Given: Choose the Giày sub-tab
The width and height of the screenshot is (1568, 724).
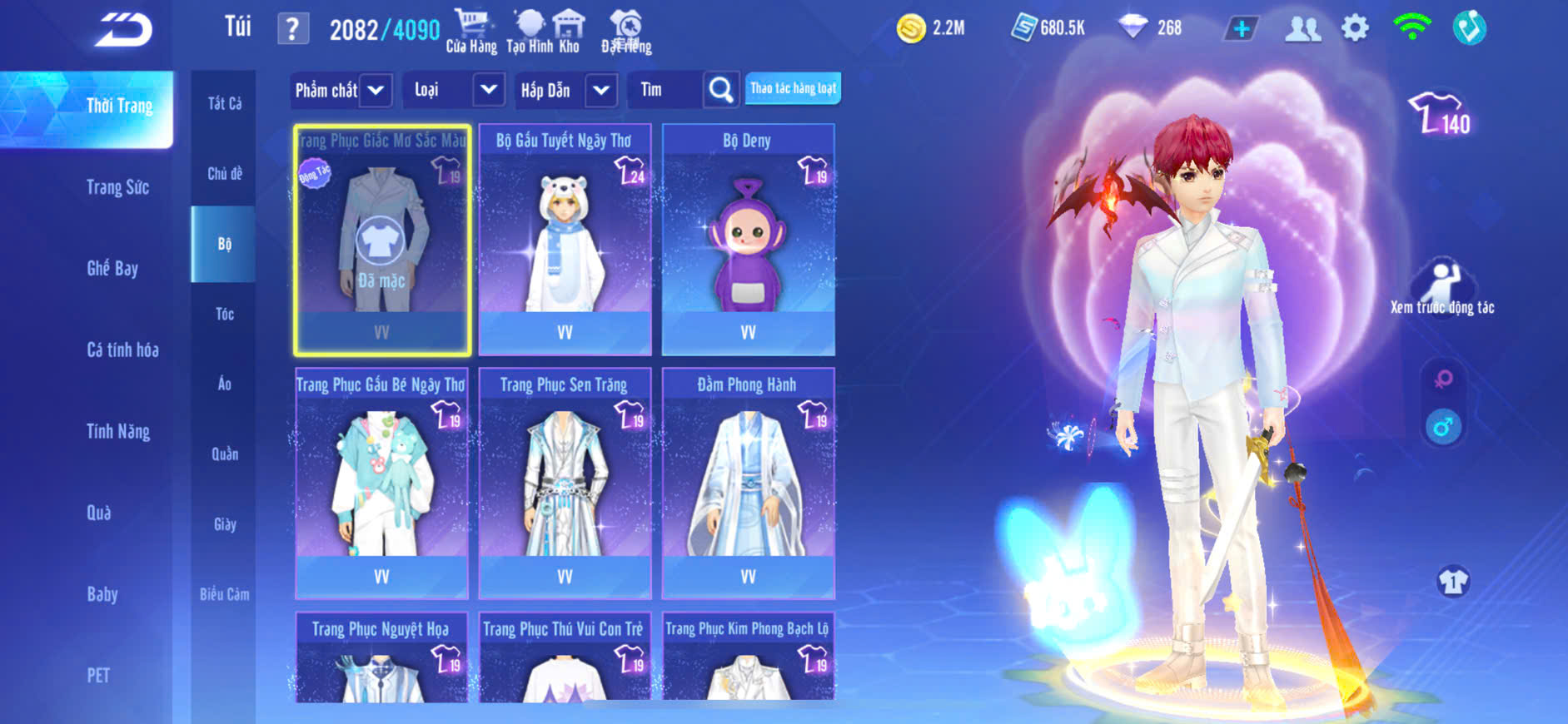Looking at the screenshot, I should tap(224, 524).
